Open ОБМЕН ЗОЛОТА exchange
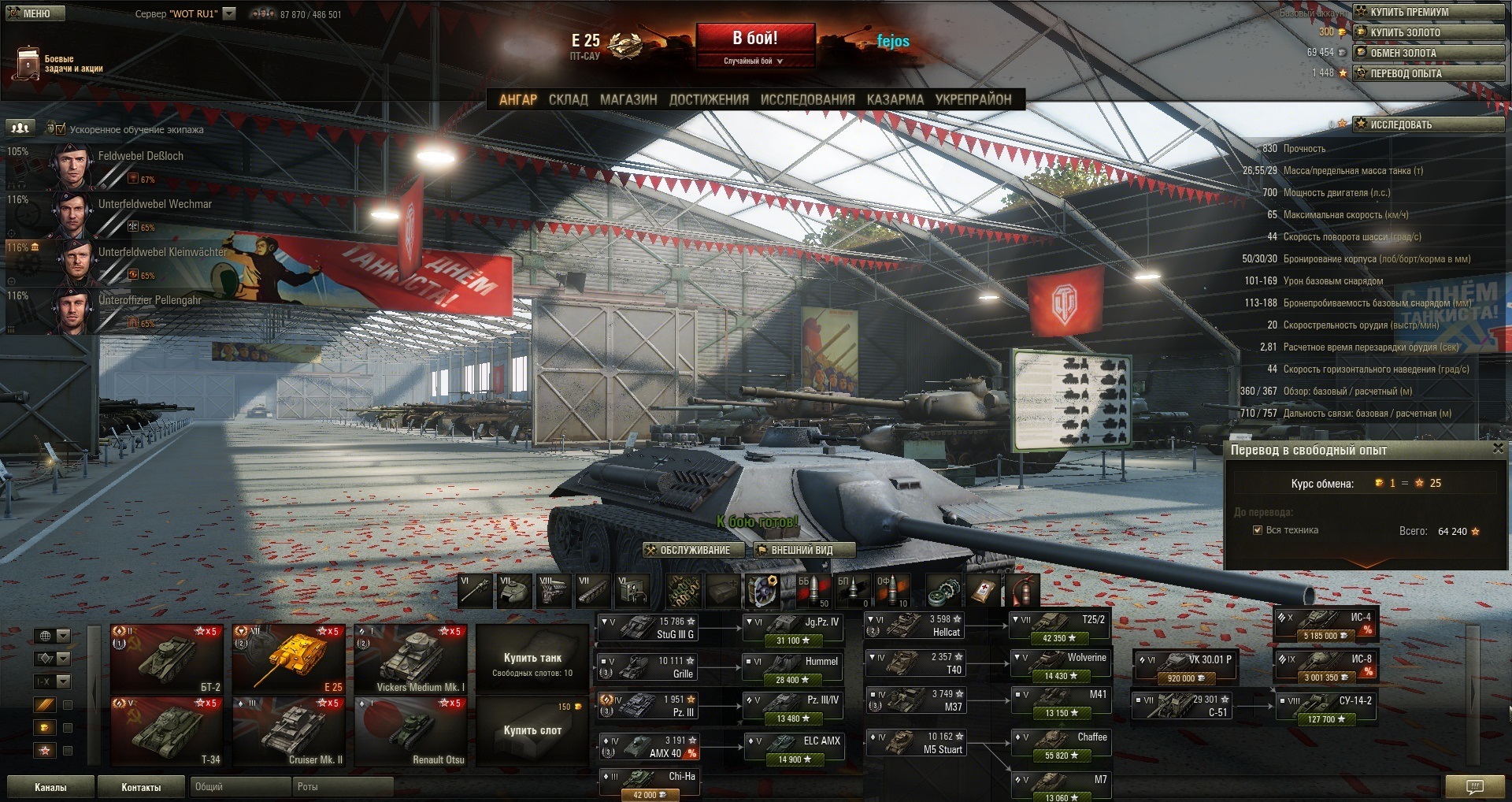This screenshot has height=802, width=1512. (x=1428, y=53)
